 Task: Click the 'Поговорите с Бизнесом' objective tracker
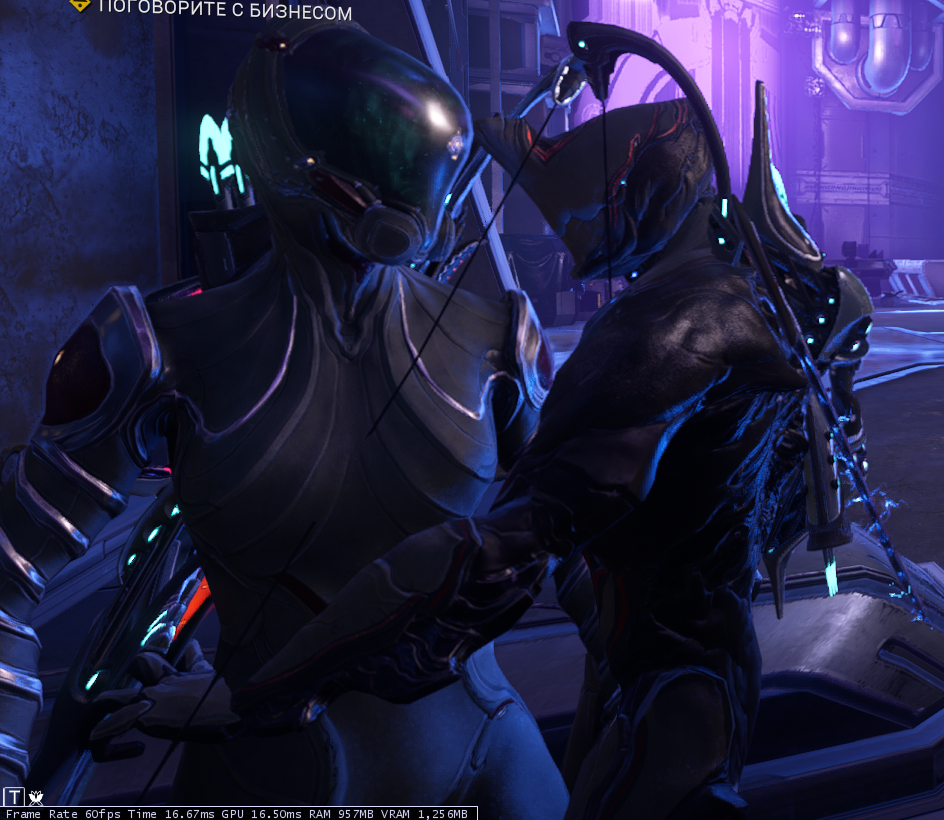point(224,12)
